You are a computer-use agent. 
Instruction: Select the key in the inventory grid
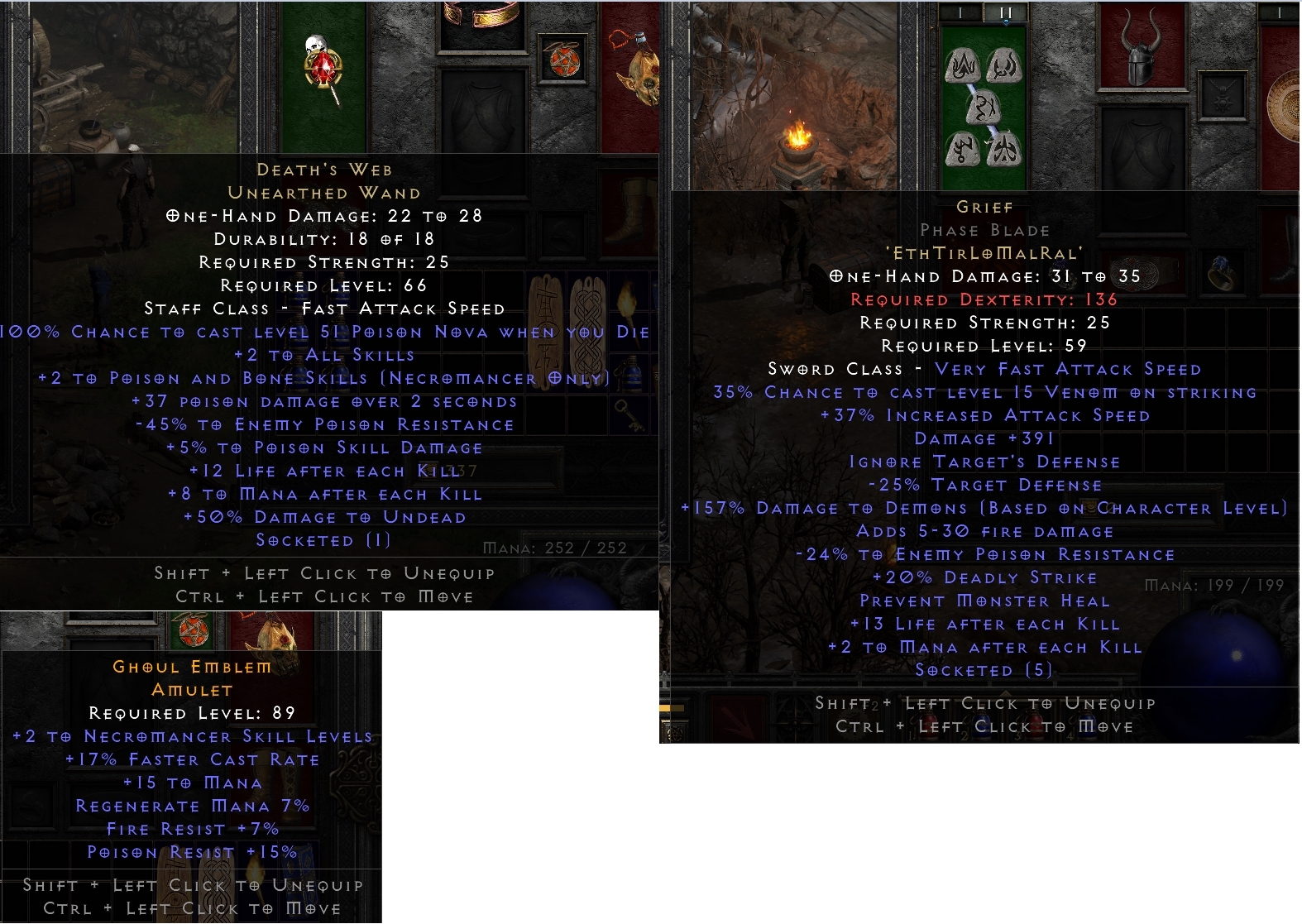tap(627, 414)
